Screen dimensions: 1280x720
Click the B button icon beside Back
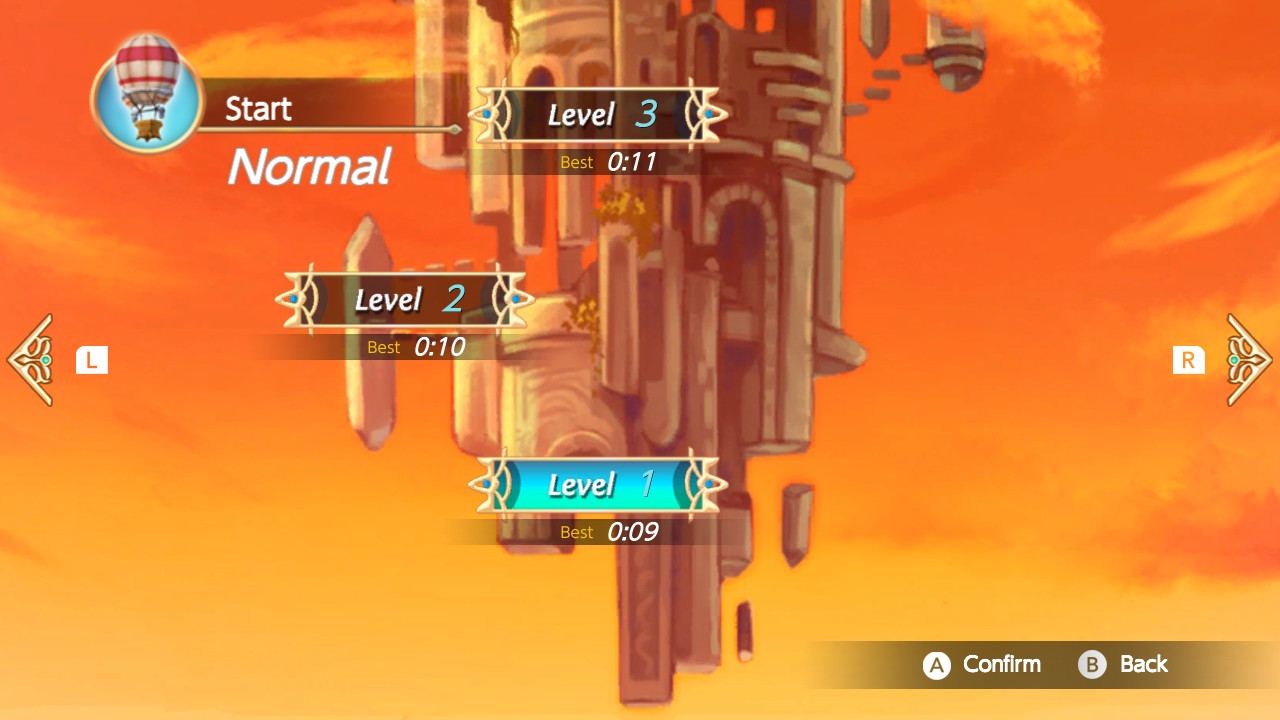(x=1090, y=664)
